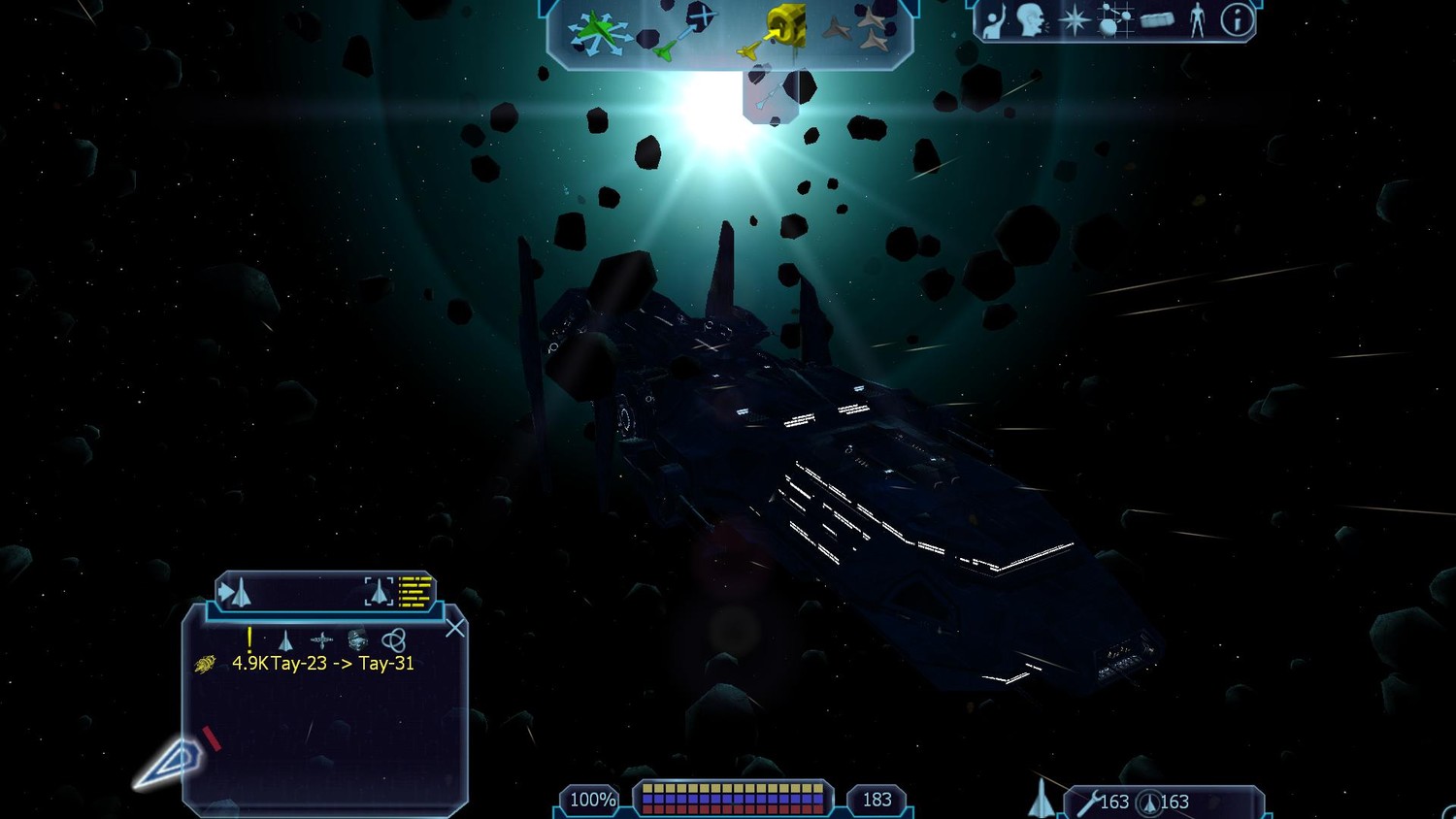Choose the triple interlocked rings filter icon

pos(393,640)
